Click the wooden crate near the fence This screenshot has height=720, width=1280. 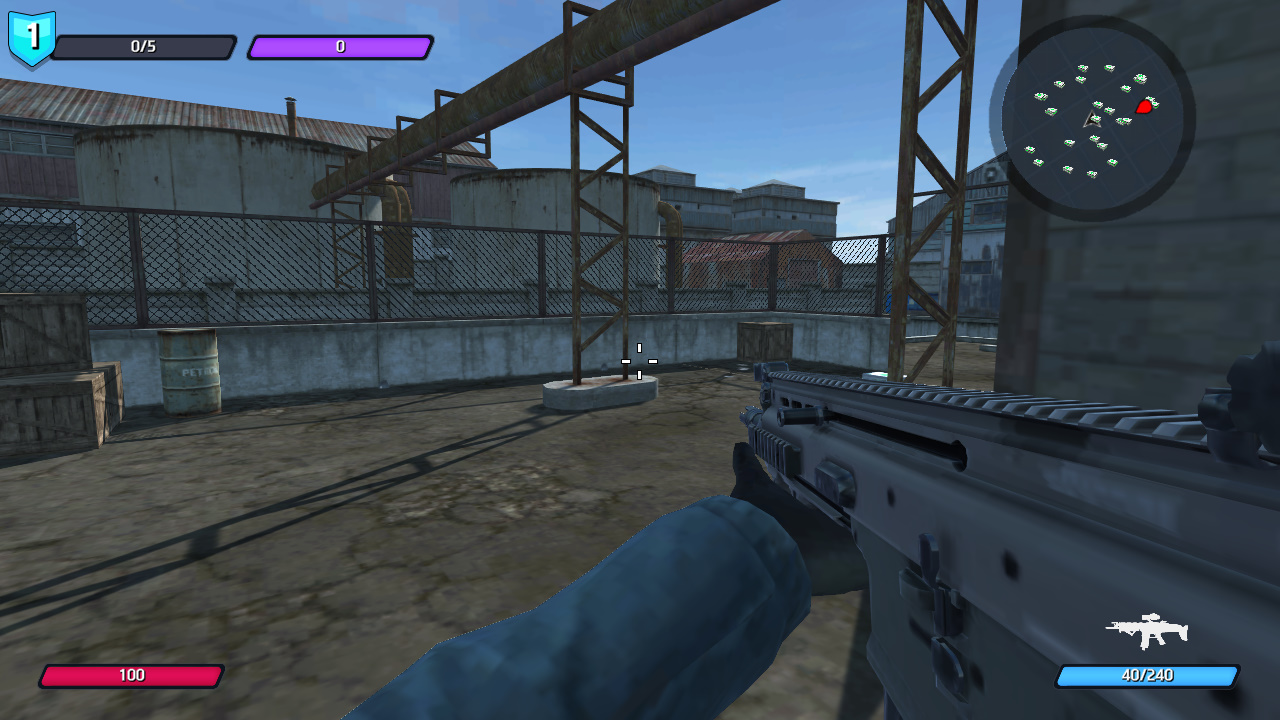[762, 340]
